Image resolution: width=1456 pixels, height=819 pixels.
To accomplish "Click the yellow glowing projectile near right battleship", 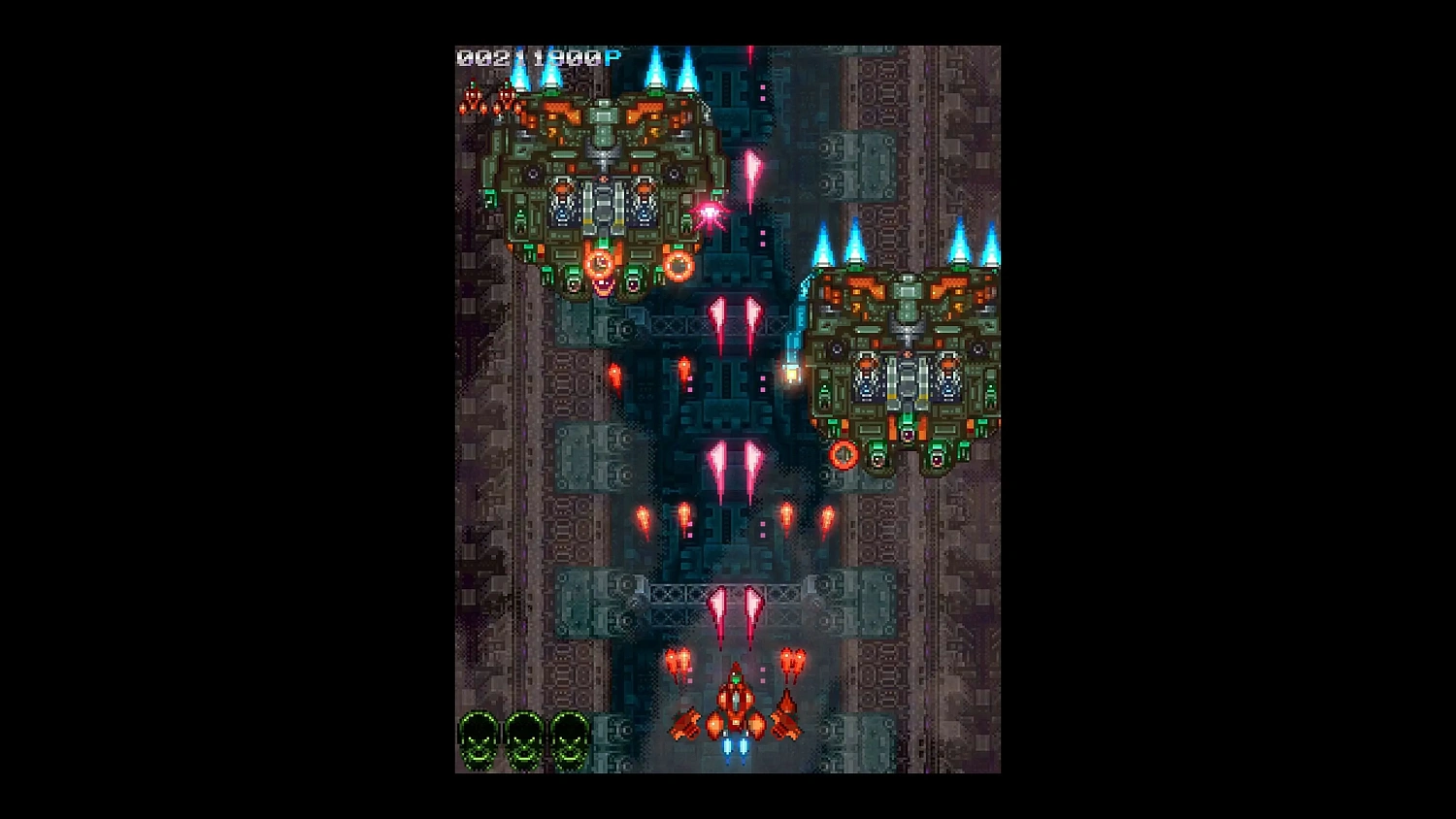I will [792, 372].
